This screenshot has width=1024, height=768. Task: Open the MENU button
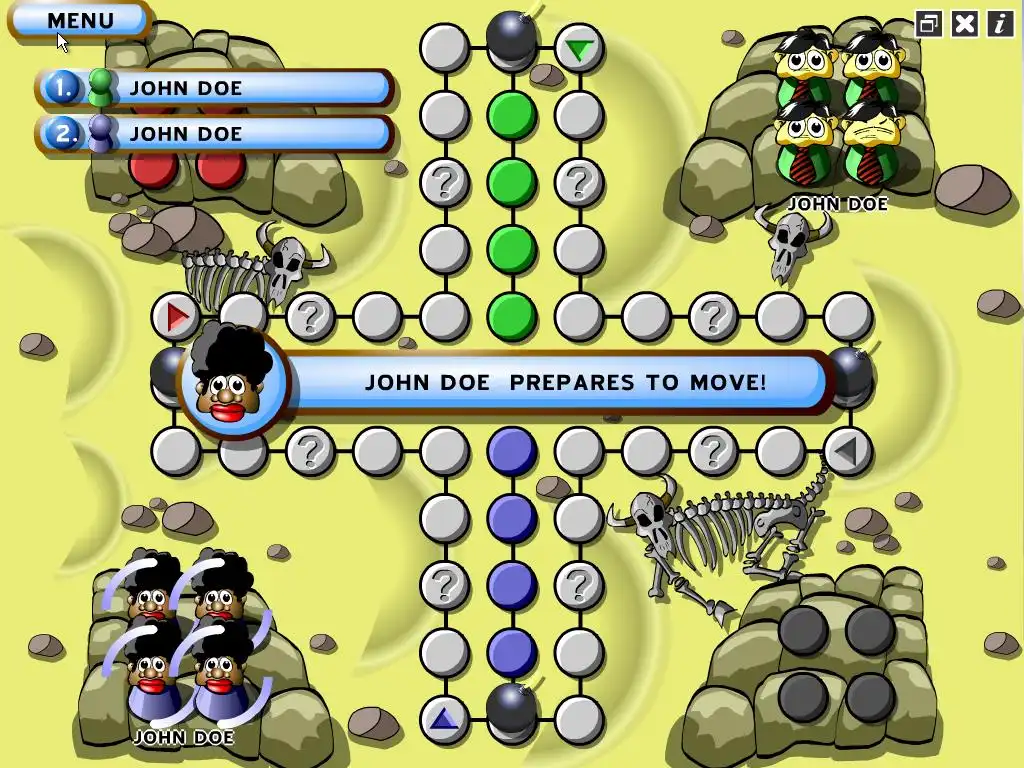click(80, 20)
